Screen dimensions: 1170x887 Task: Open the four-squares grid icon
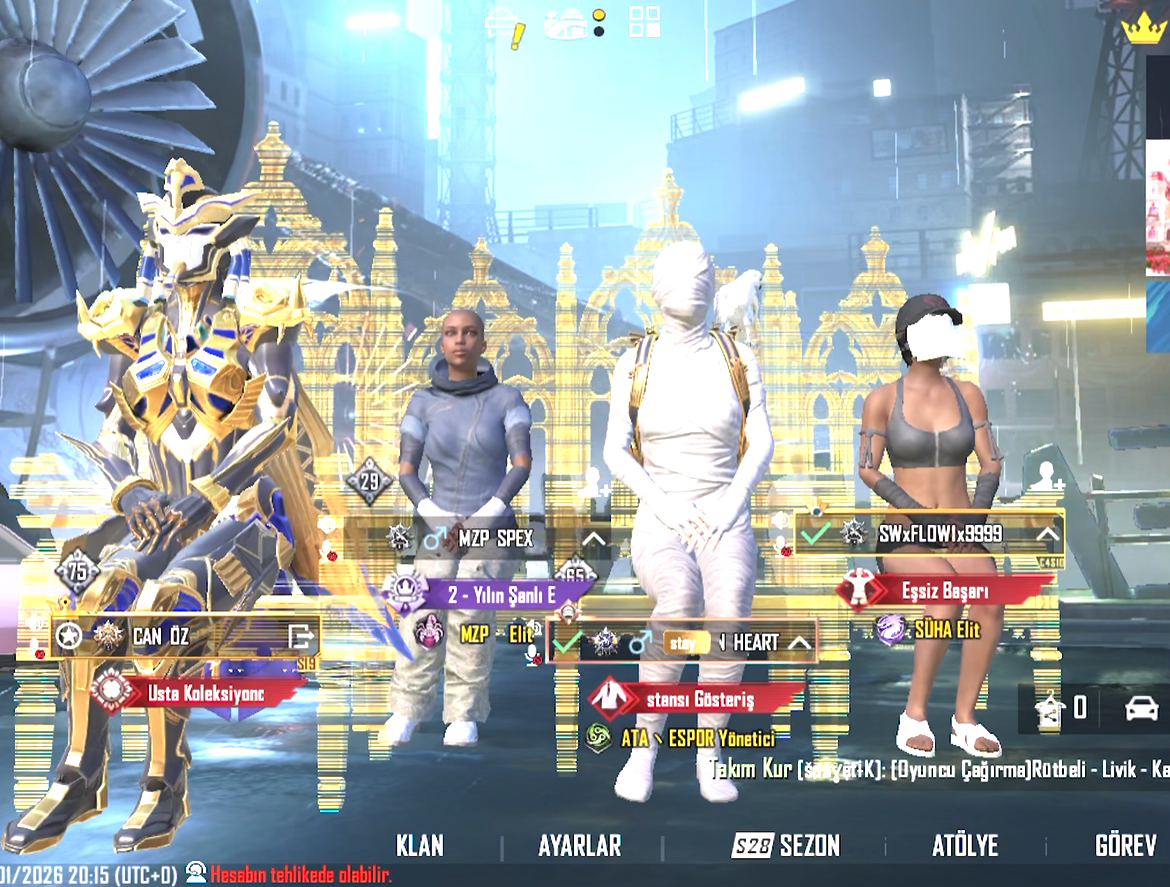644,21
